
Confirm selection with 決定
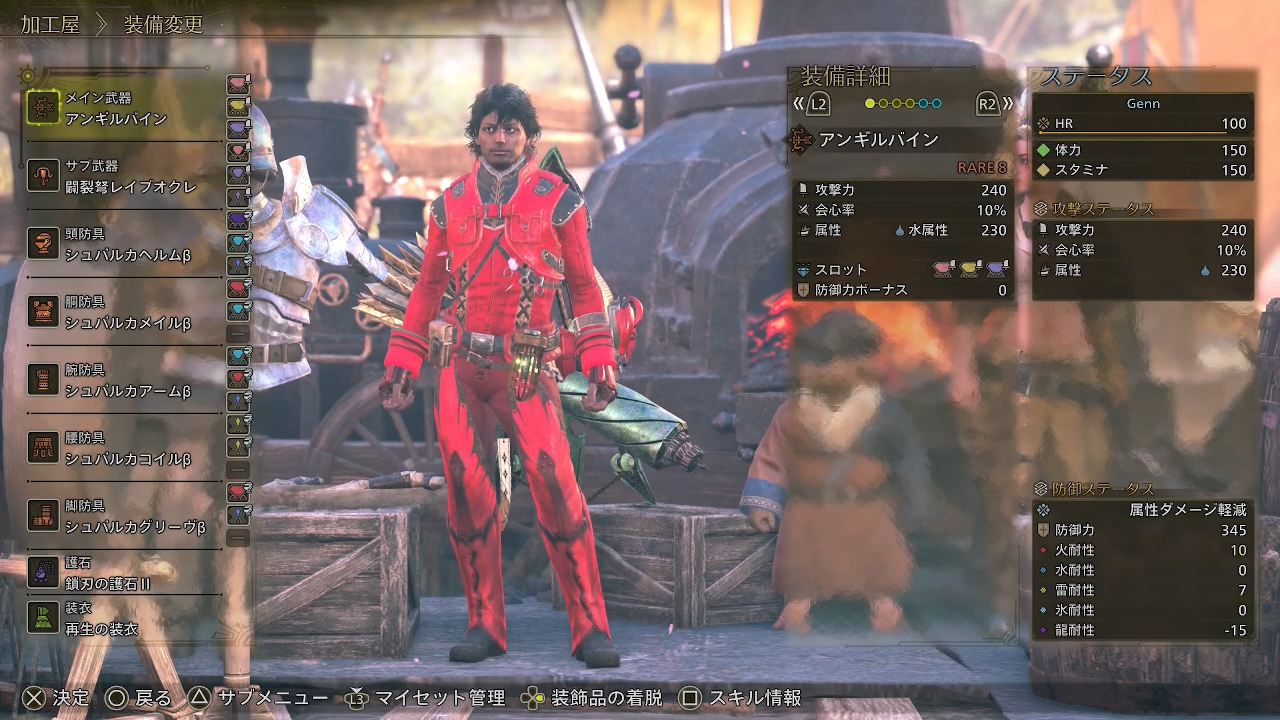56,698
